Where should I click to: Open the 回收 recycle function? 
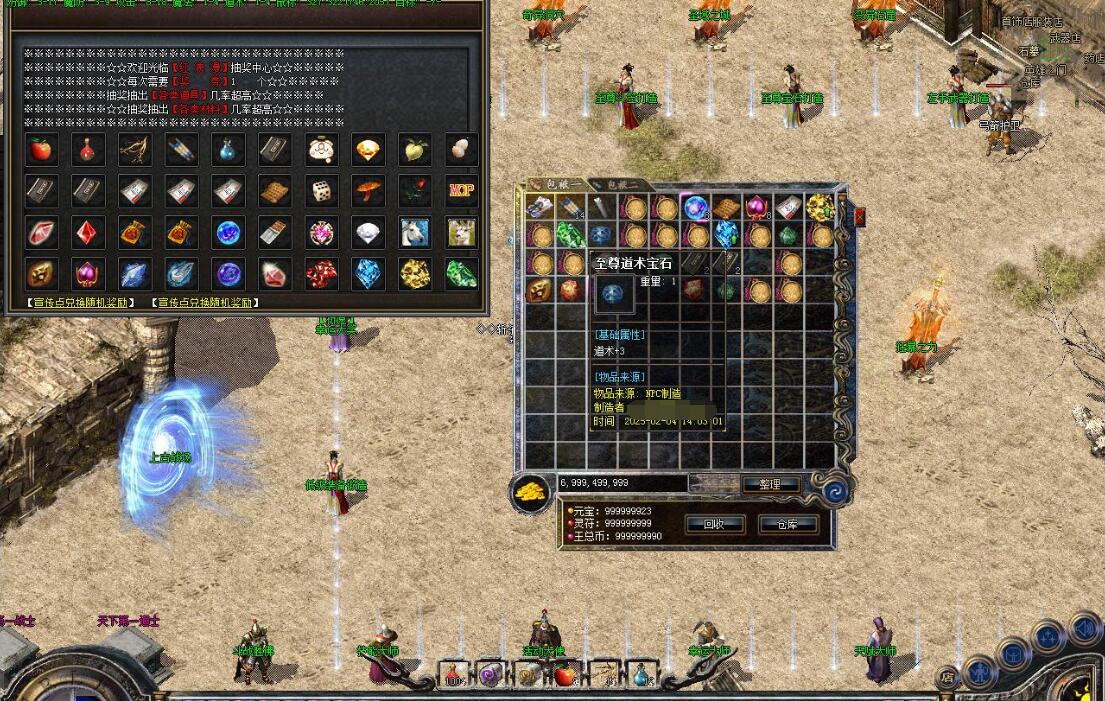[x=715, y=524]
